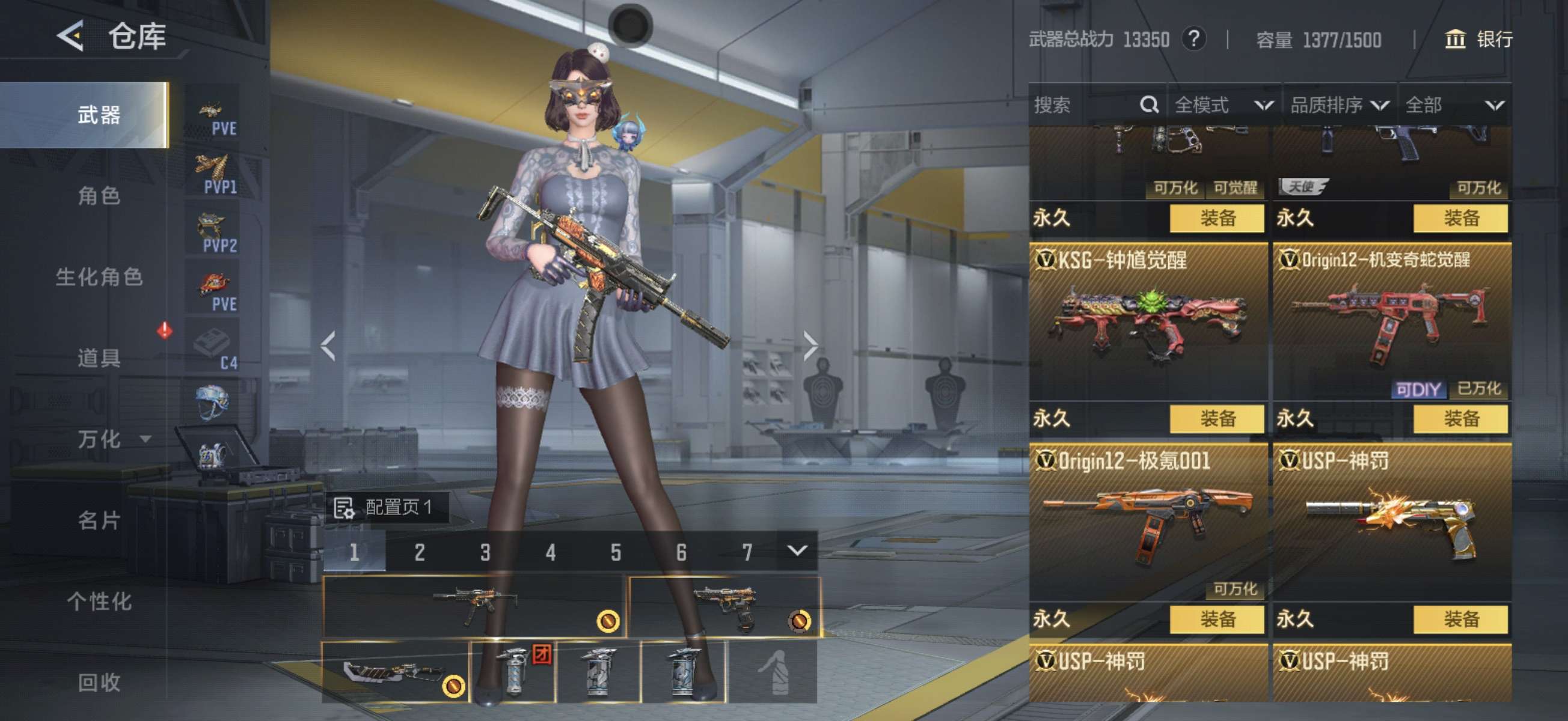Go back from the 仓库 warehouse screen
Viewport: 1568px width, 721px height.
[x=71, y=37]
